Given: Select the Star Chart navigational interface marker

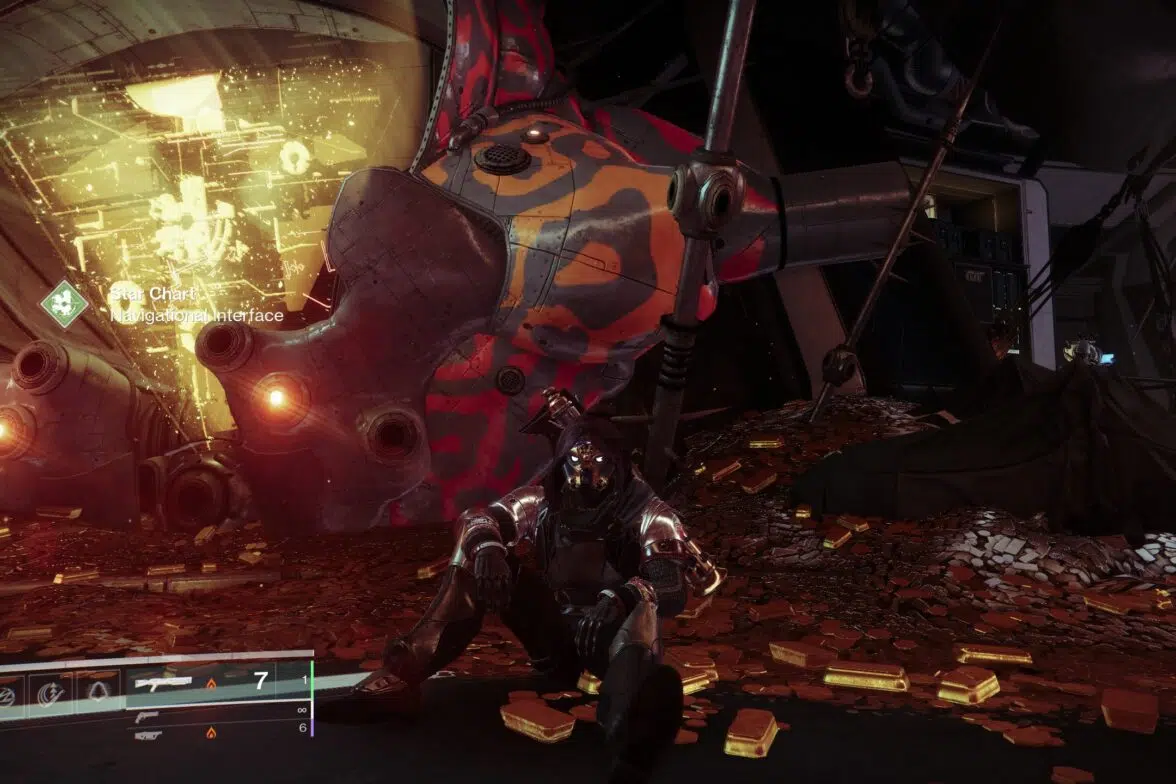Looking at the screenshot, I should [x=63, y=303].
